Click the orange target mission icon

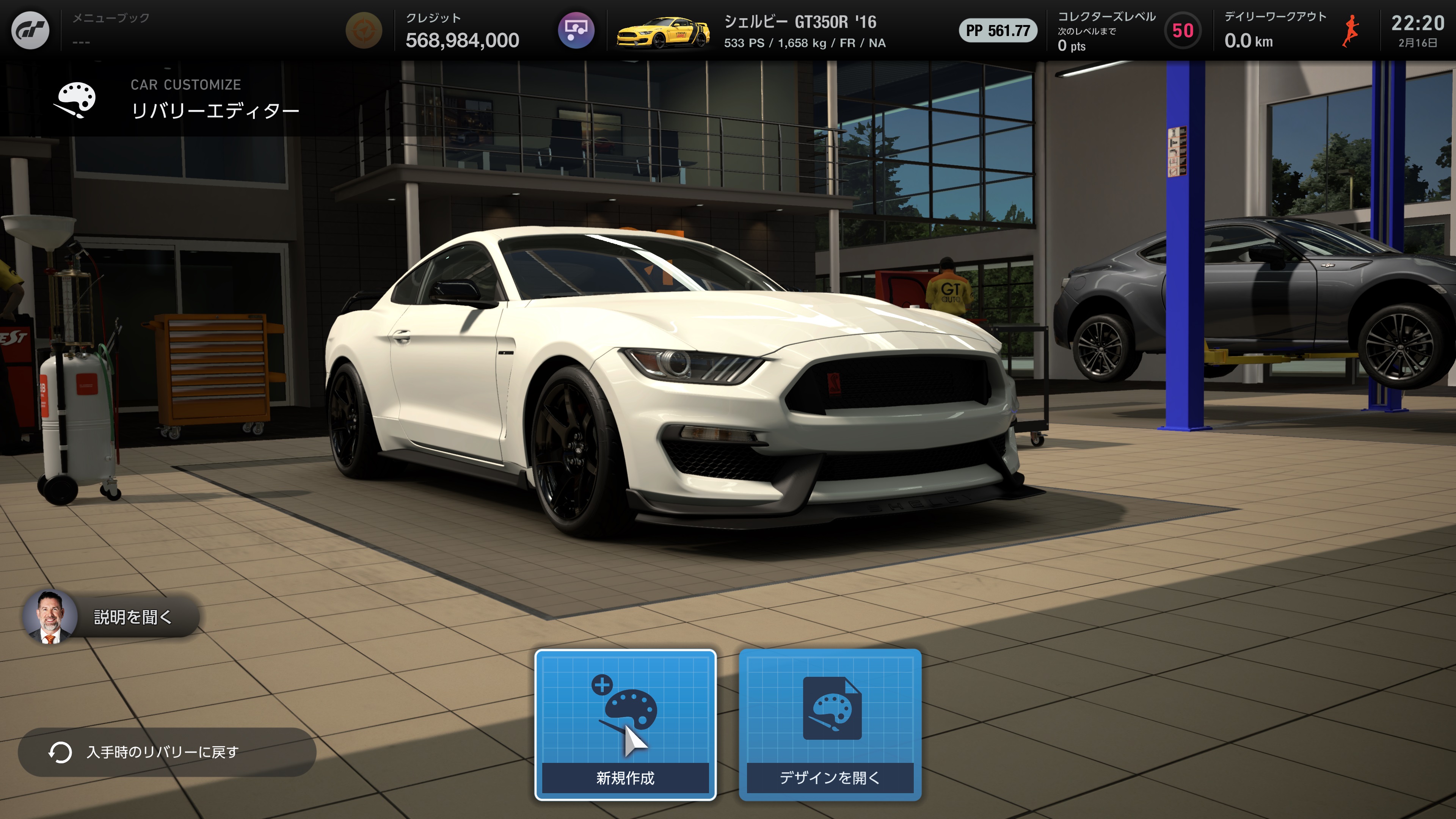point(364,30)
